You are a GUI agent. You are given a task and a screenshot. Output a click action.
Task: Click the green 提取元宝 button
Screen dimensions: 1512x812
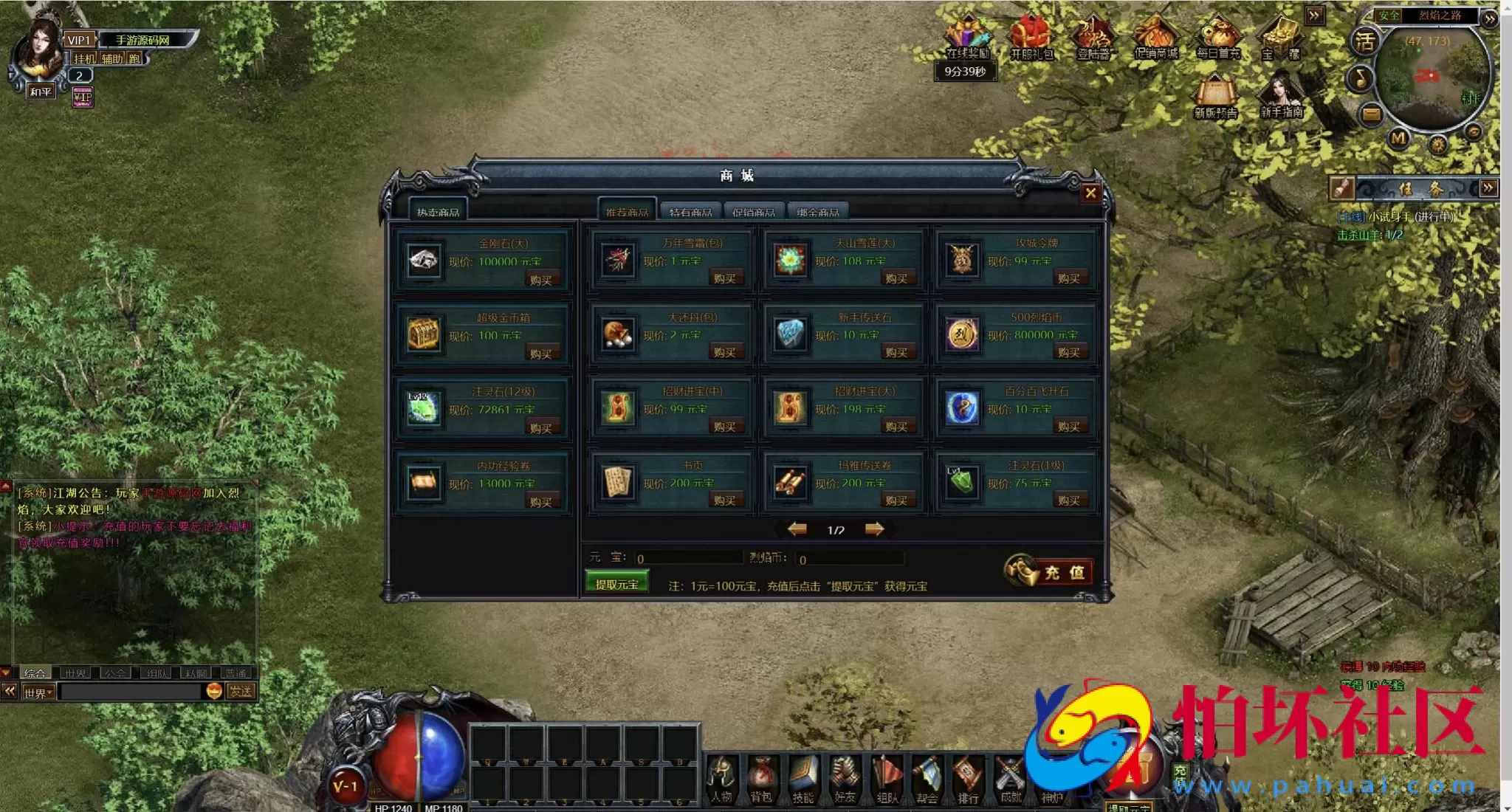[x=617, y=584]
